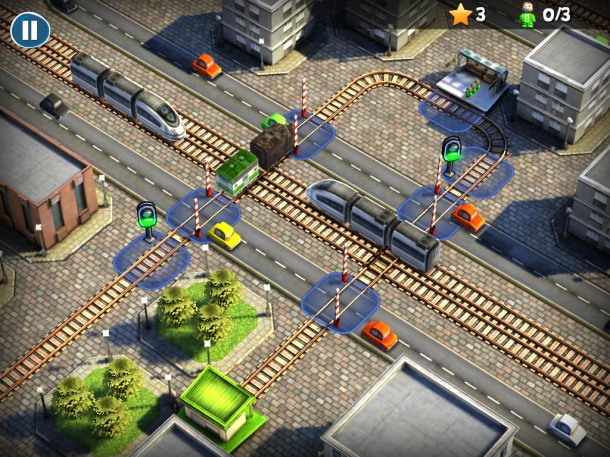Toggle the green train signal nearest the station platform
This screenshot has width=610, height=457.
click(x=451, y=152)
